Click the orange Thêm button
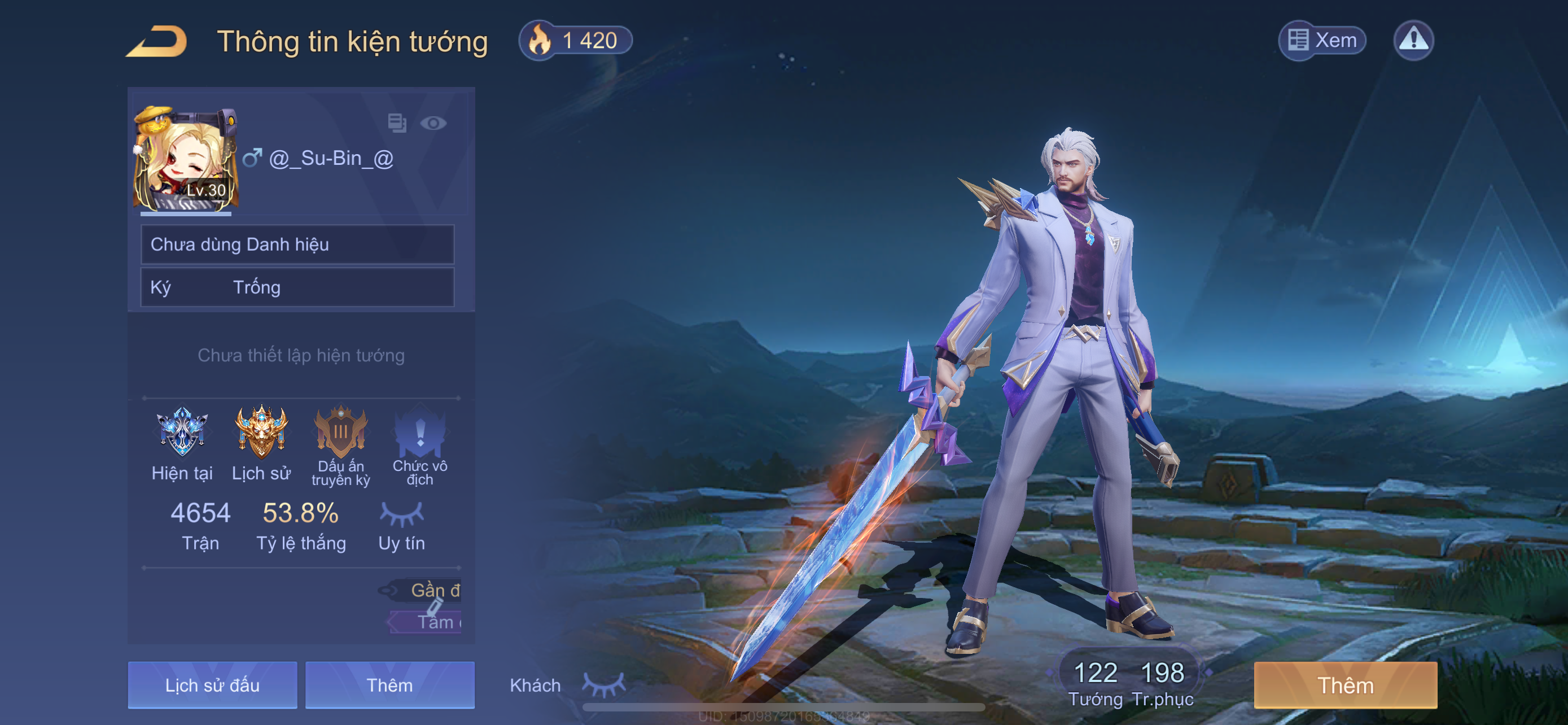Viewport: 1568px width, 725px height. (x=1345, y=685)
